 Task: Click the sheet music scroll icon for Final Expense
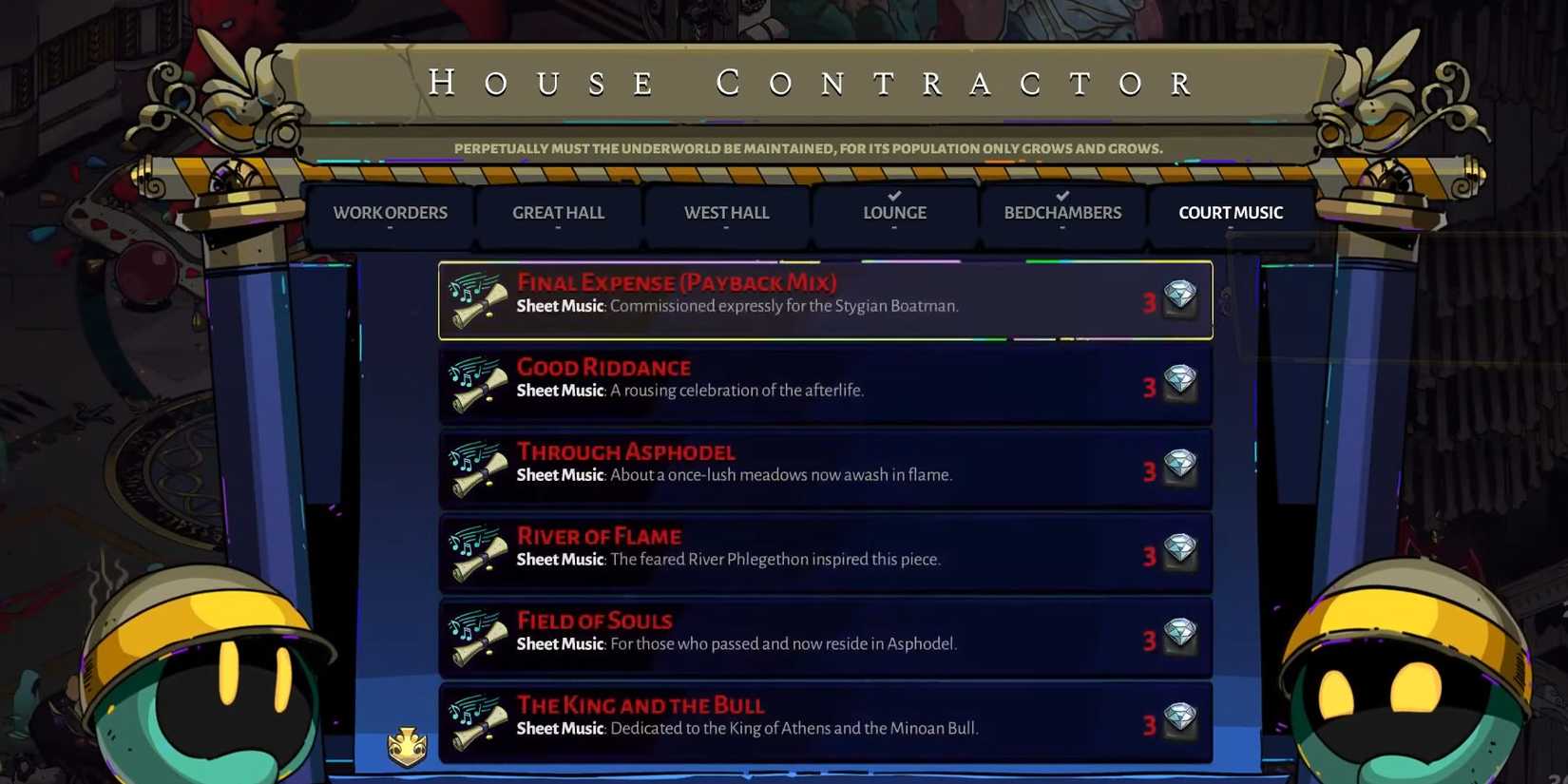point(477,298)
